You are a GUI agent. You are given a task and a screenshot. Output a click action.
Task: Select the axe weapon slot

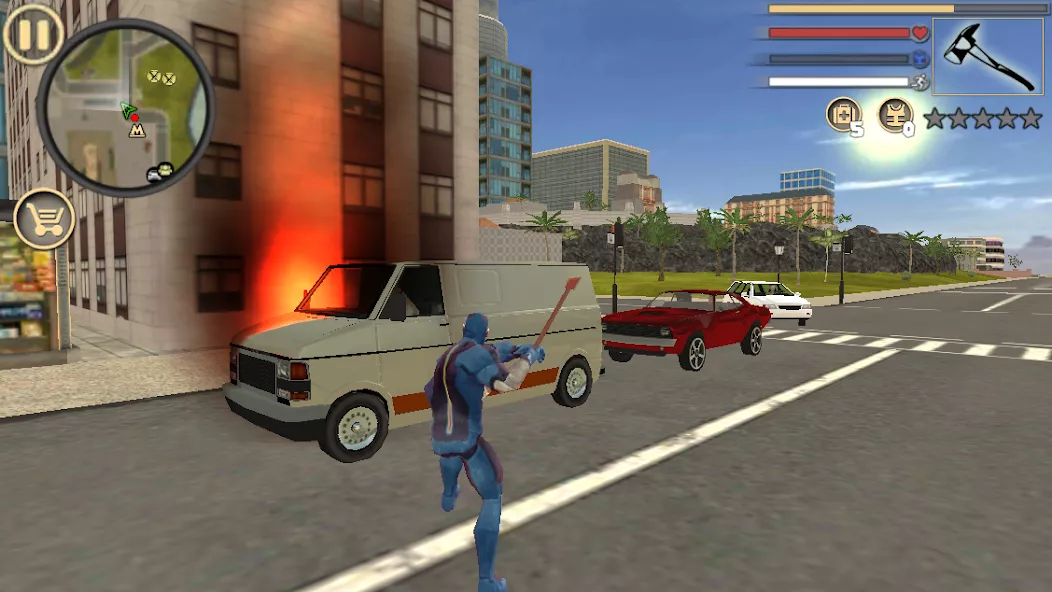[x=987, y=56]
